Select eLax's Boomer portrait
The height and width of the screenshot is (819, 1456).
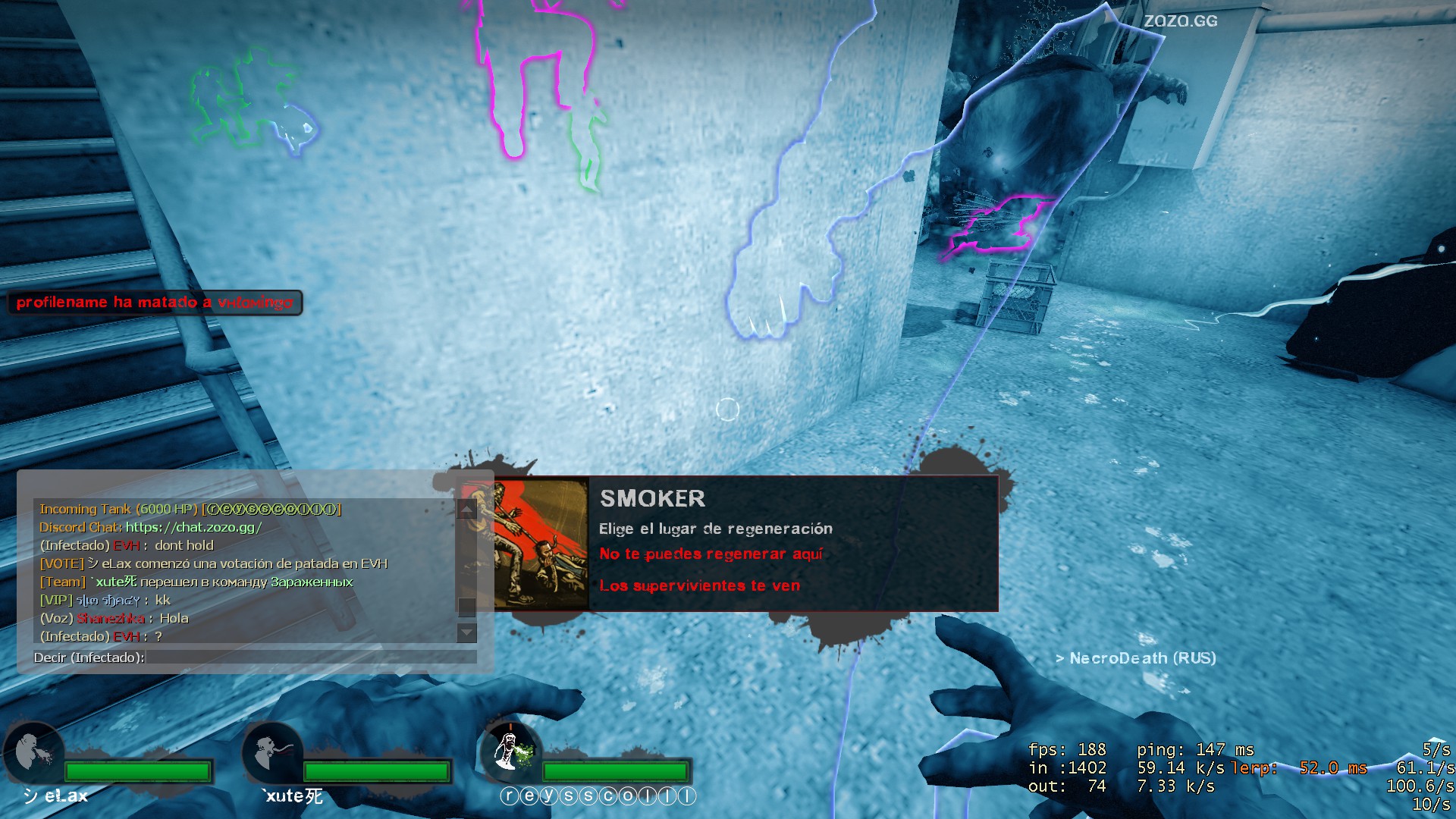click(x=33, y=752)
